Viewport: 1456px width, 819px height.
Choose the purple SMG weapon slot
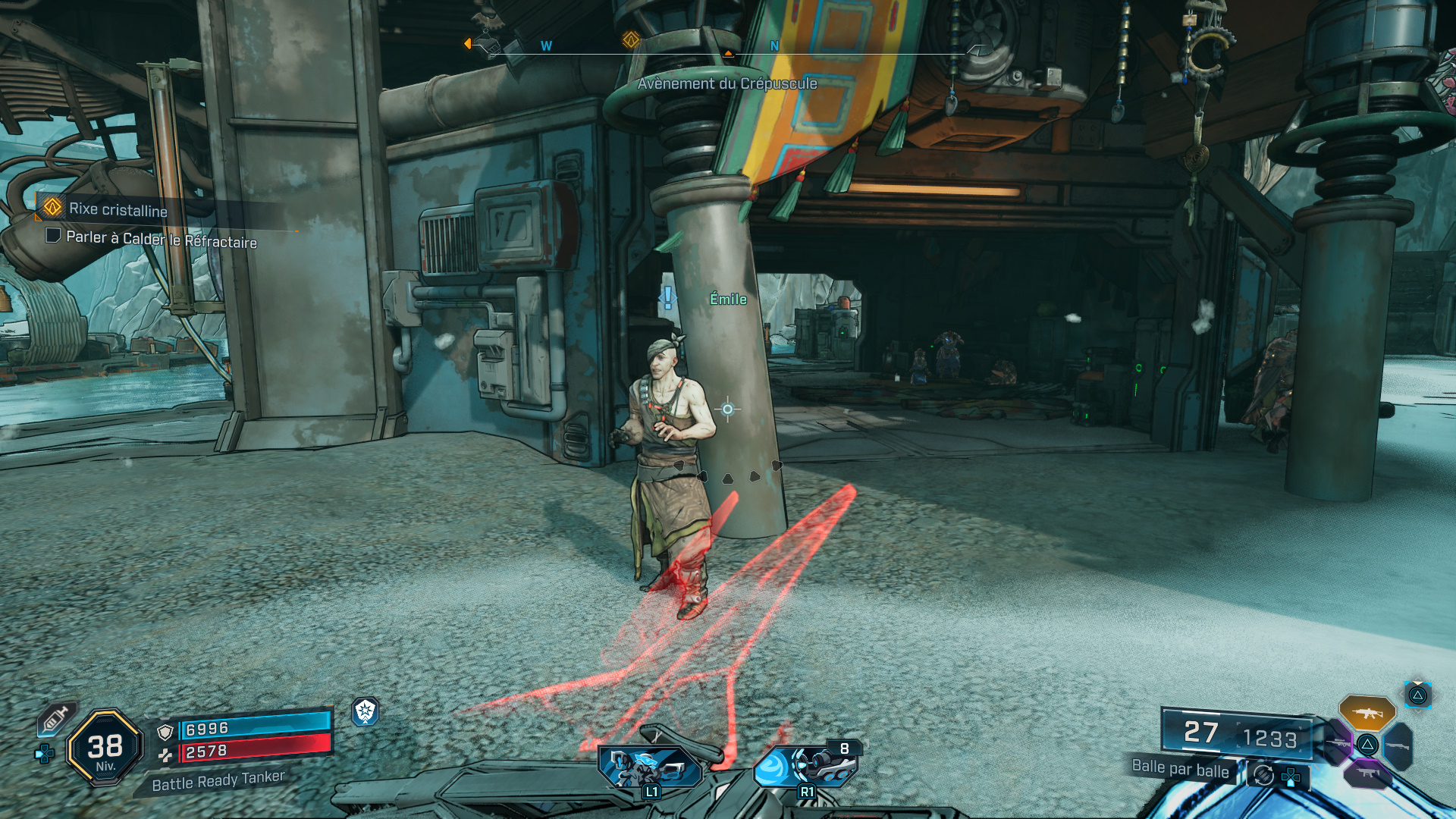[1367, 773]
